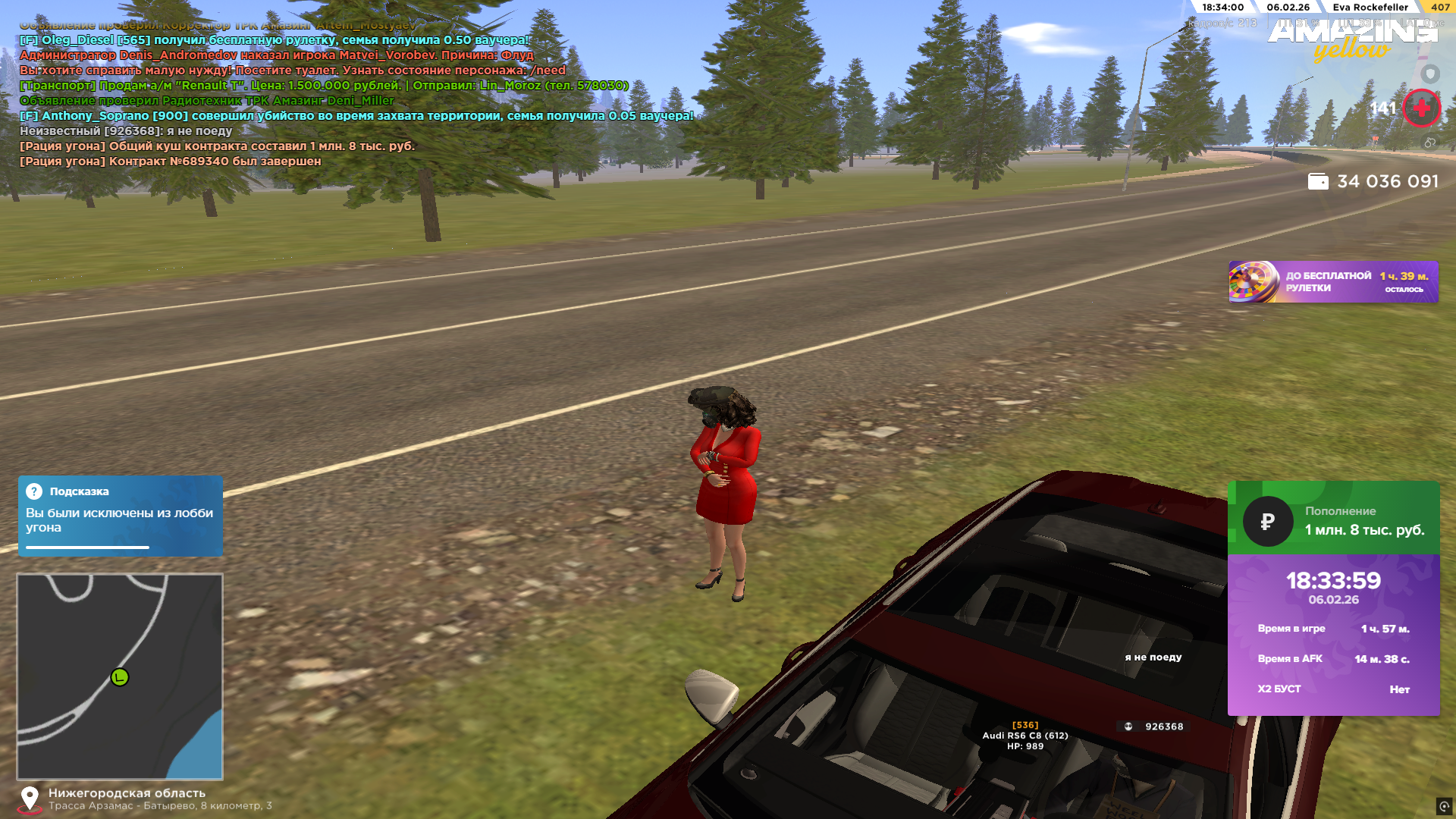Open the purple game-time stats panel
The image size is (1456, 819).
(1333, 635)
